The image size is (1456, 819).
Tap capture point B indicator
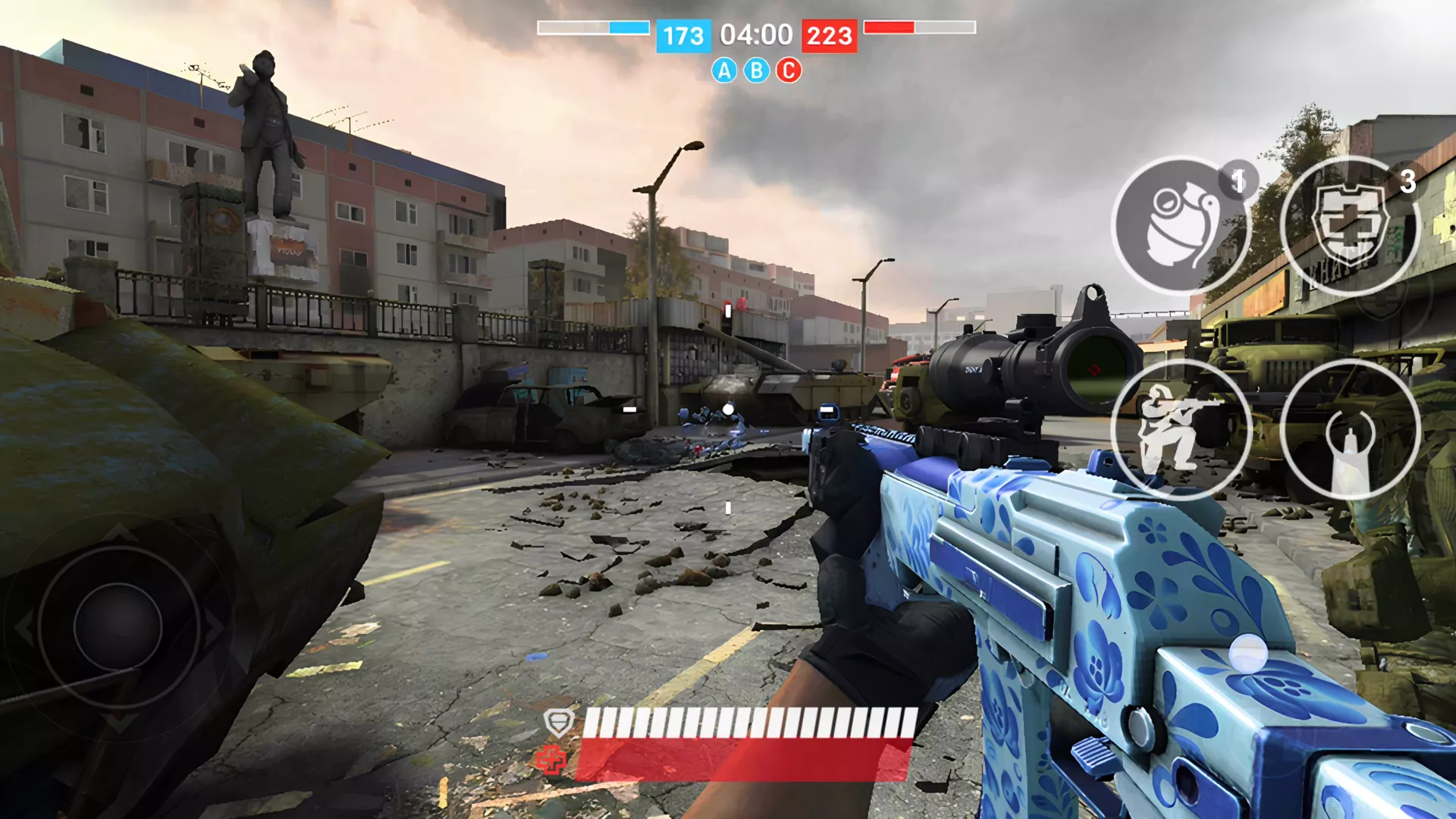[756, 71]
